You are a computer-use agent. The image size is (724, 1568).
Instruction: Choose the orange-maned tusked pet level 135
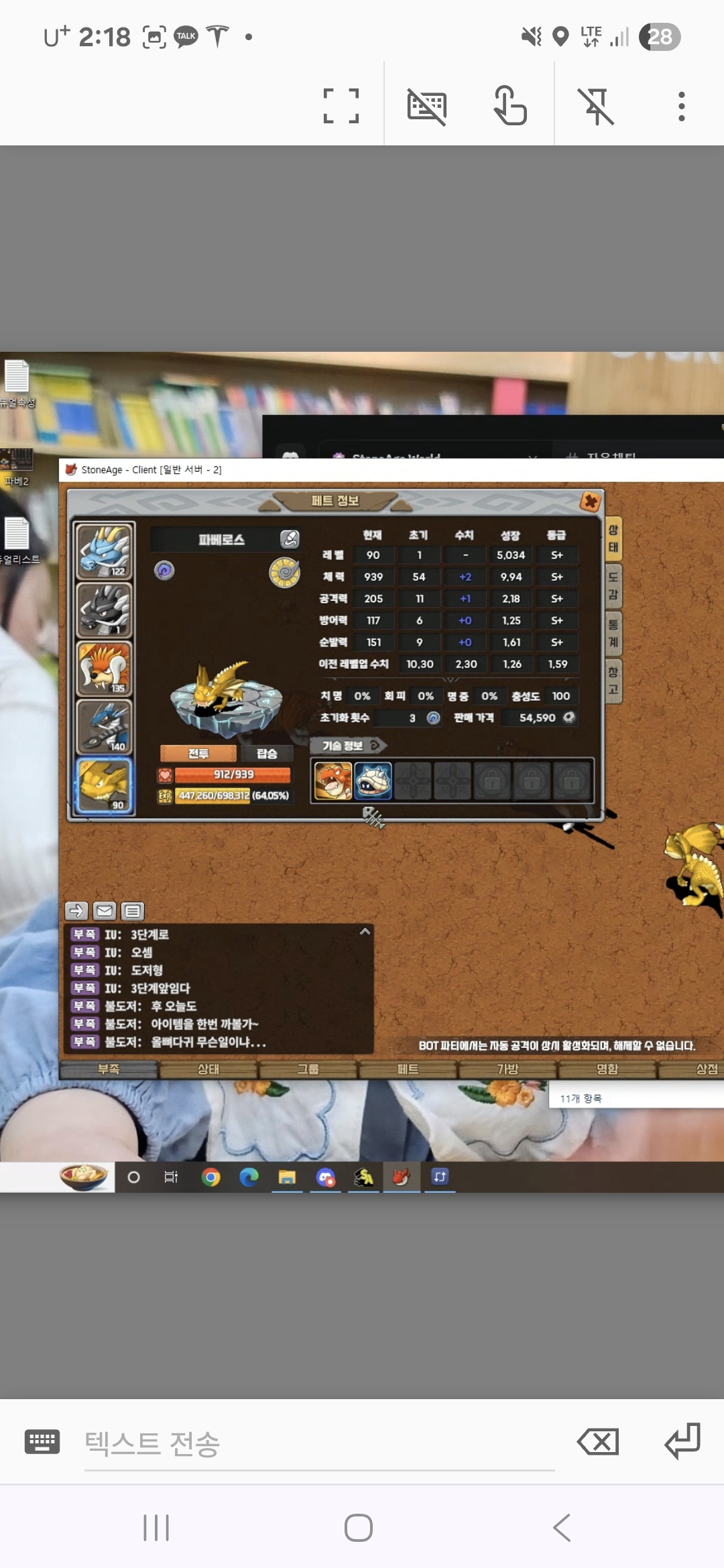[105, 669]
